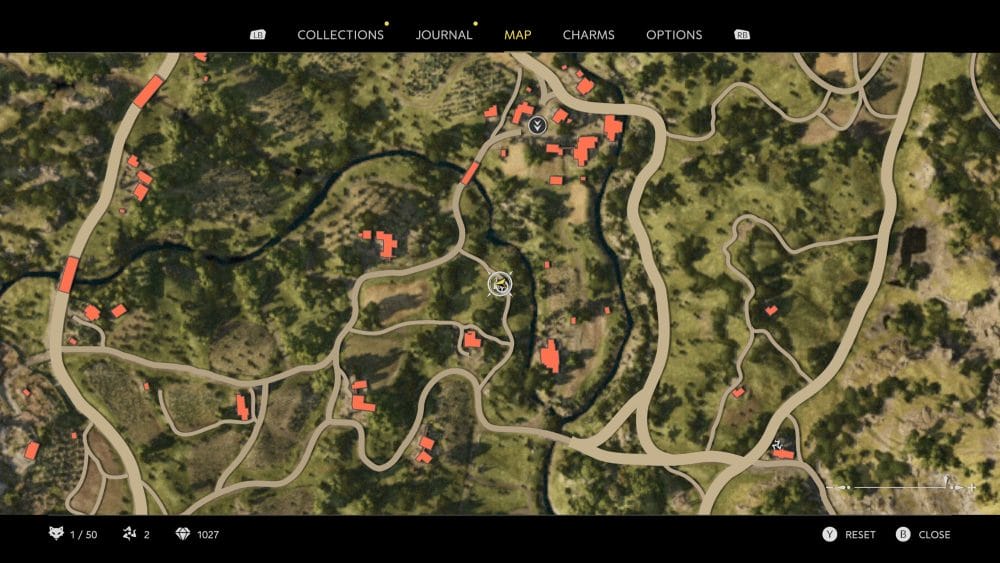Close the map screen
The height and width of the screenshot is (563, 1000).
click(x=933, y=535)
